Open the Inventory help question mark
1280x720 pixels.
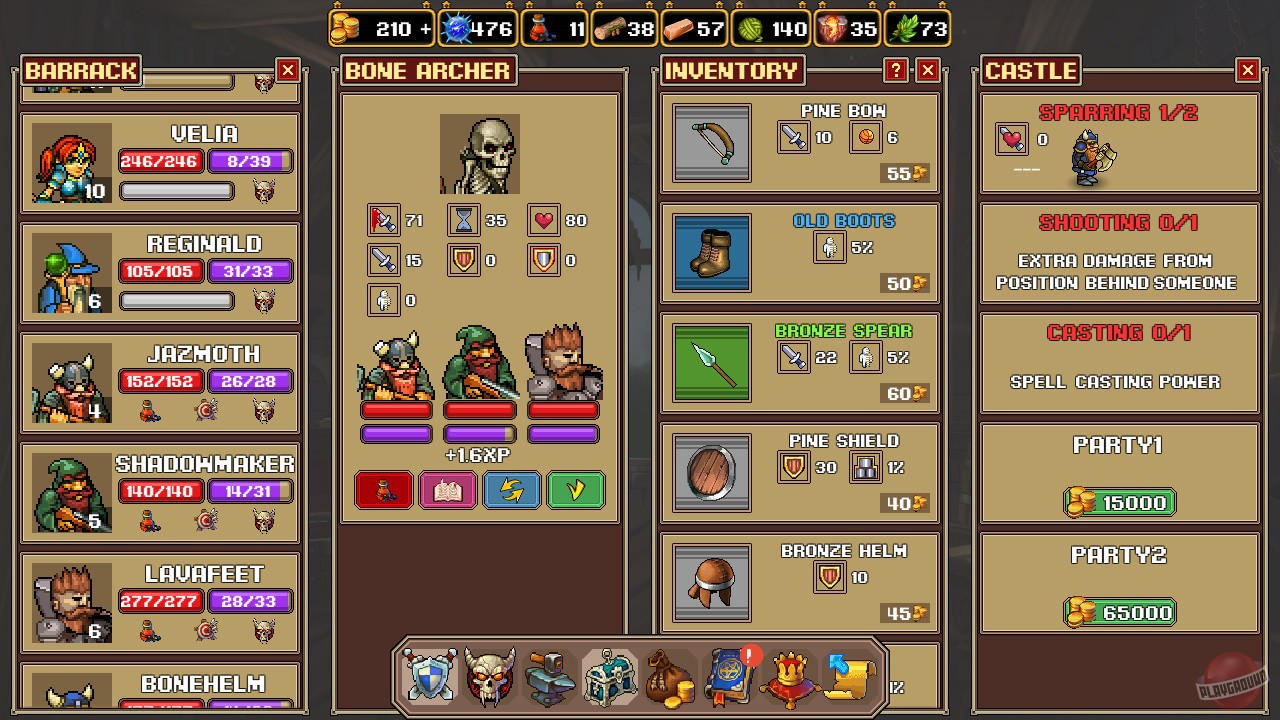[x=896, y=70]
